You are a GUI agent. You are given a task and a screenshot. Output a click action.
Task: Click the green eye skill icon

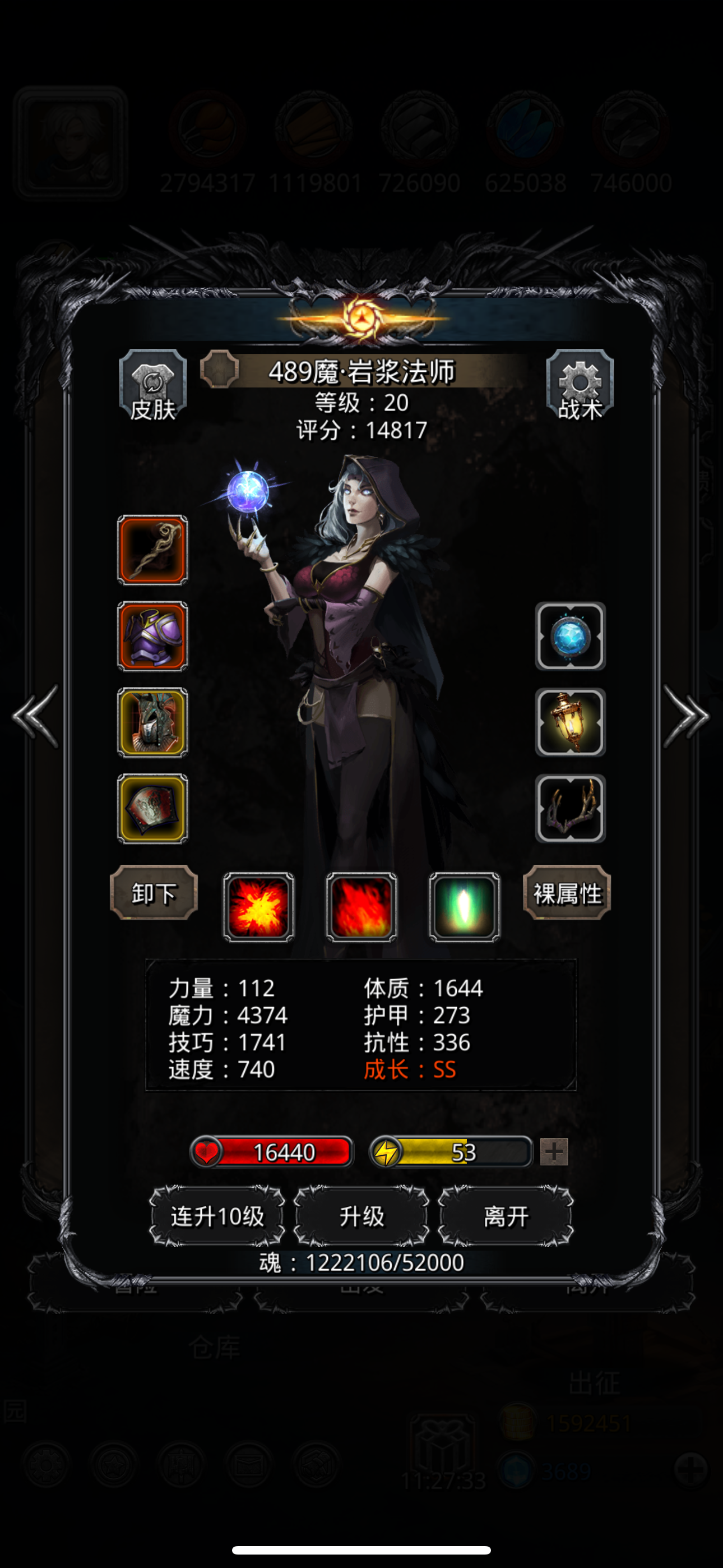tap(464, 907)
